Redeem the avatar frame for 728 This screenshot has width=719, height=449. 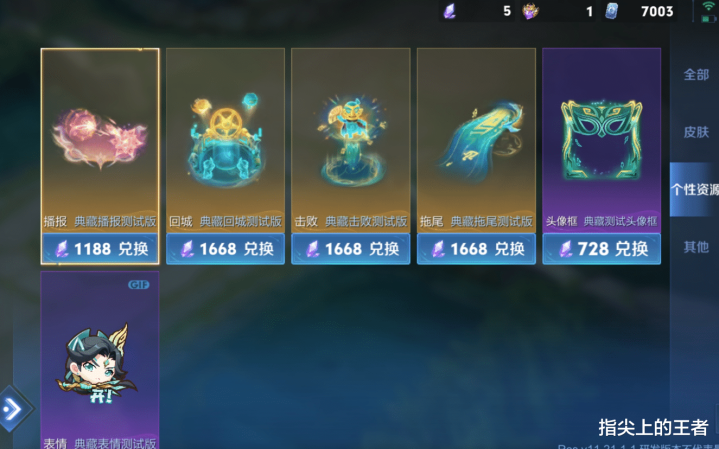coord(601,249)
